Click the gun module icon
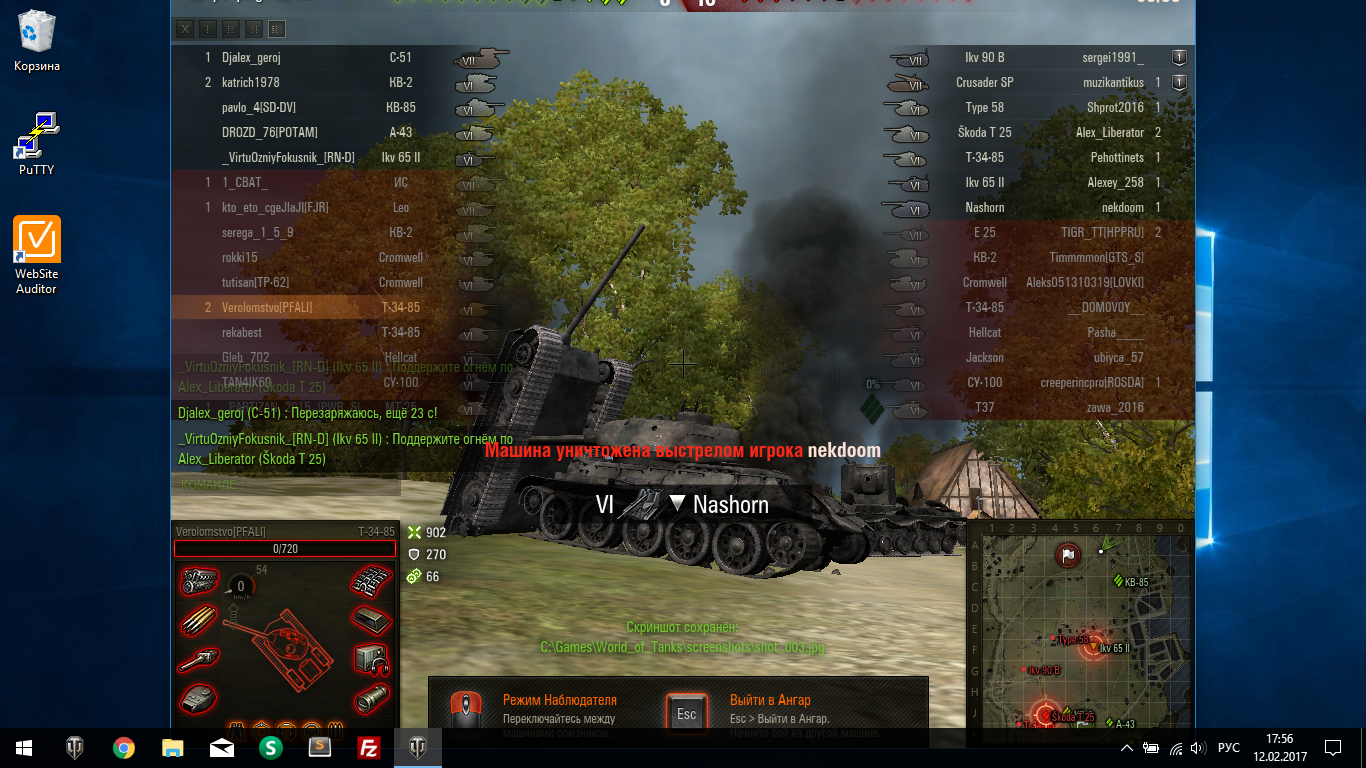1366x768 pixels. point(199,659)
